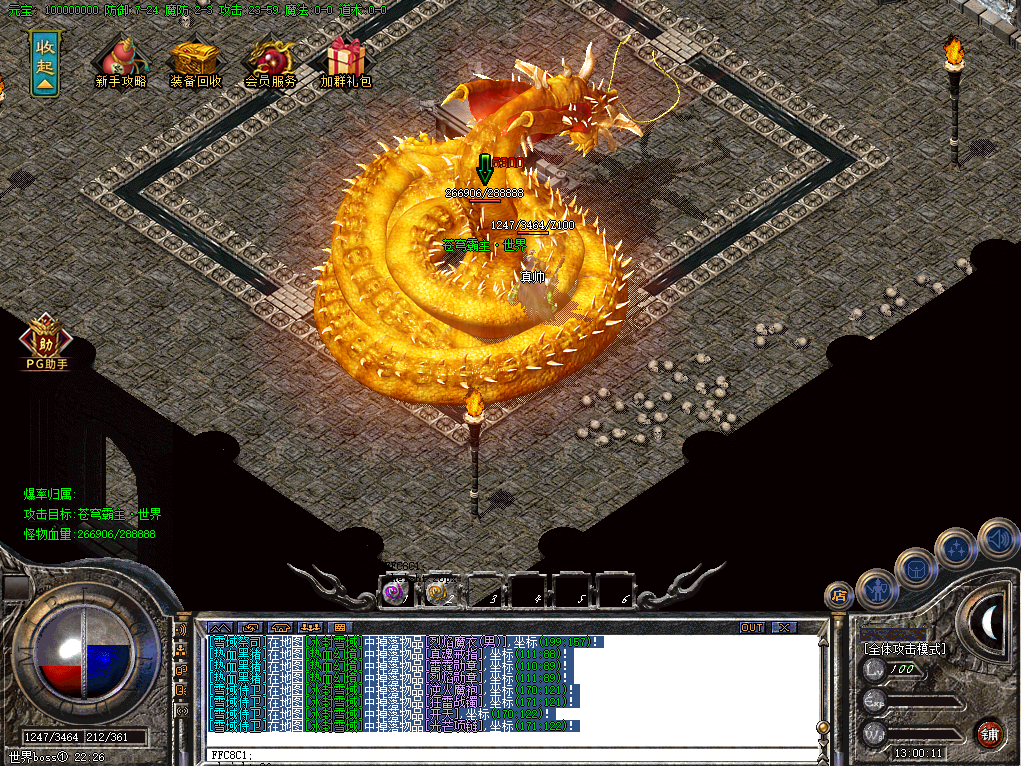Screen dimensions: 1021x766
Task: Toggle the 全体攻击模式 attack mode label
Action: (904, 649)
